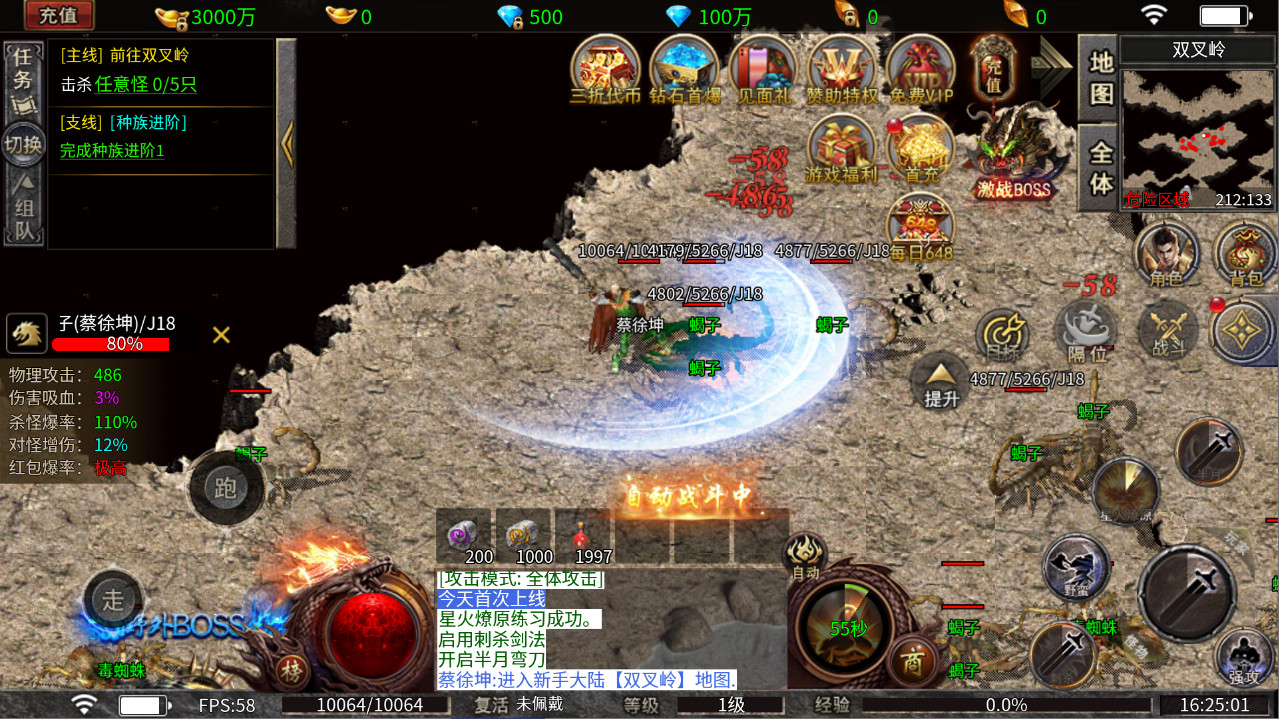Toggle the 自动 auto-battle button

click(805, 556)
